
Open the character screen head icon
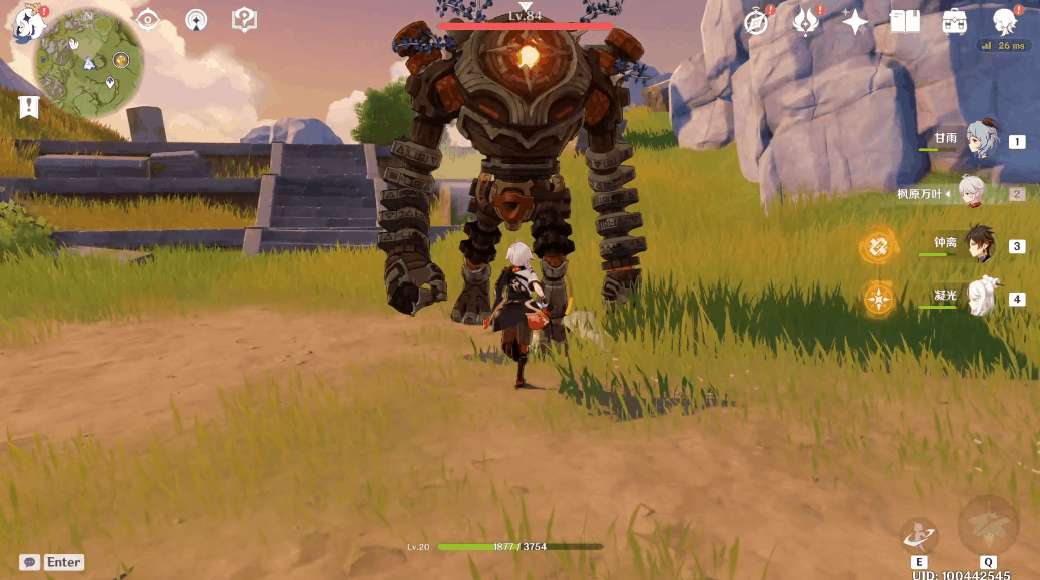tap(1003, 21)
